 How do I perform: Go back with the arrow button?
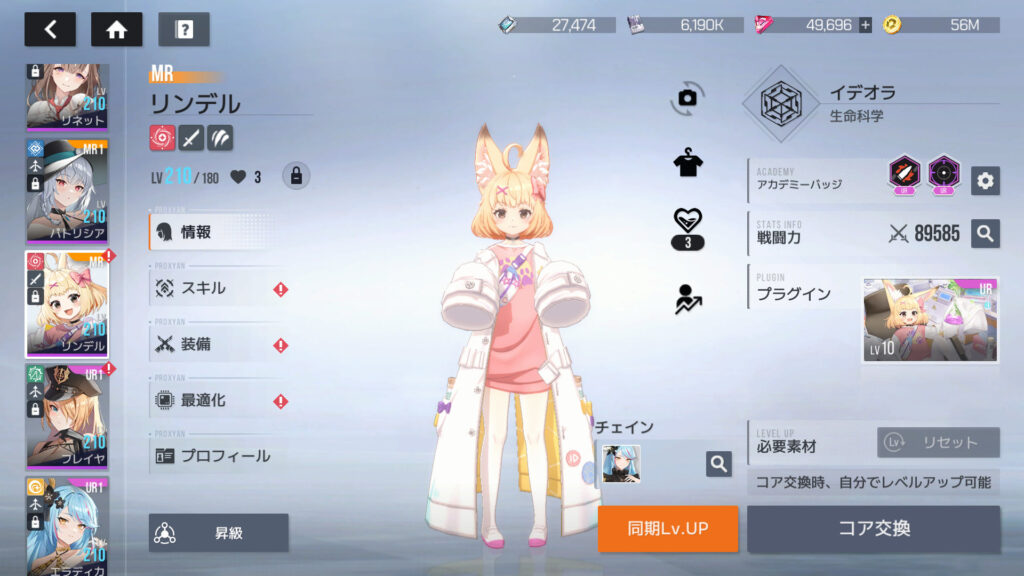50,29
